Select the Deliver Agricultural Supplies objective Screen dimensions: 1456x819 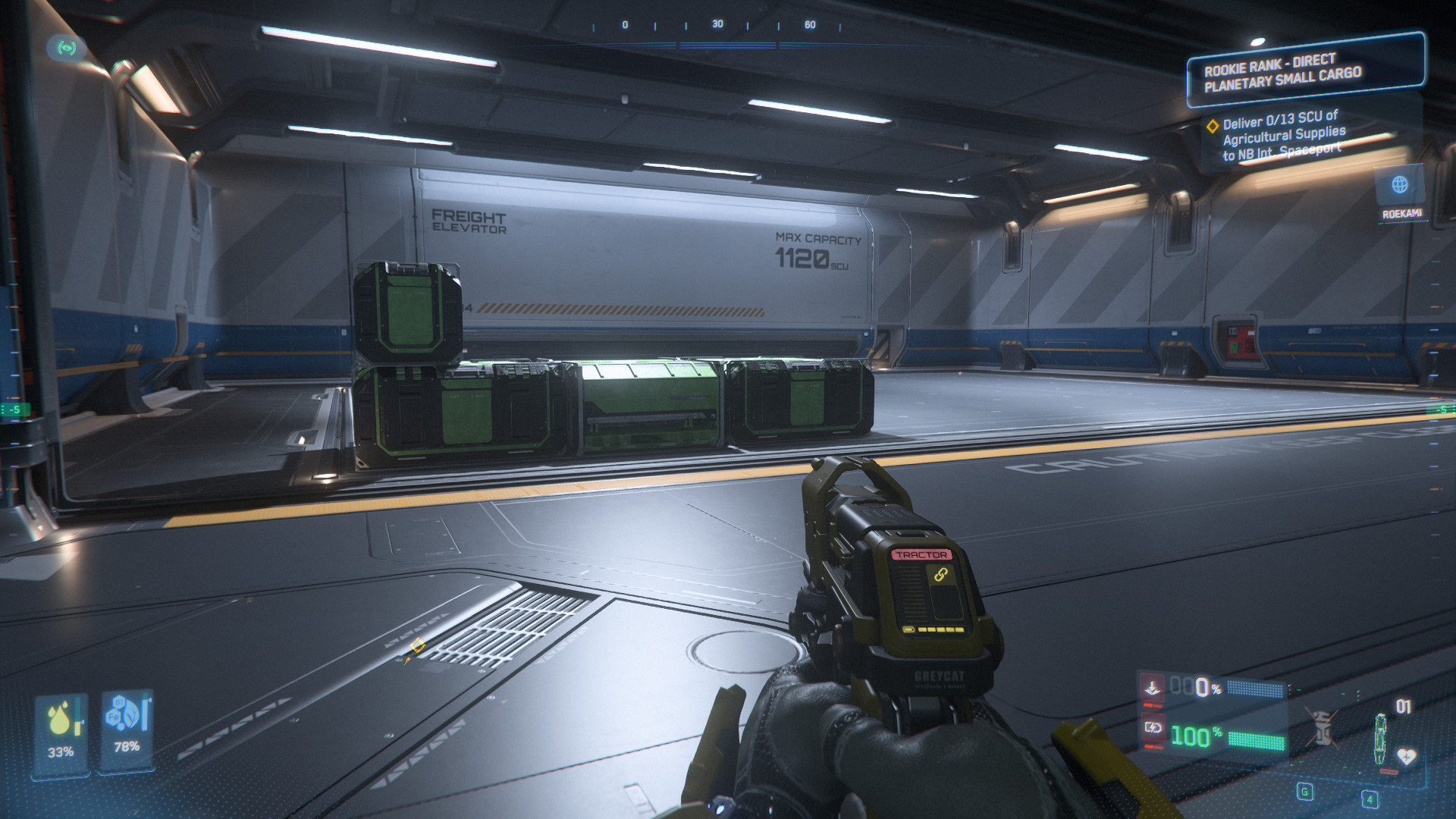point(1283,136)
